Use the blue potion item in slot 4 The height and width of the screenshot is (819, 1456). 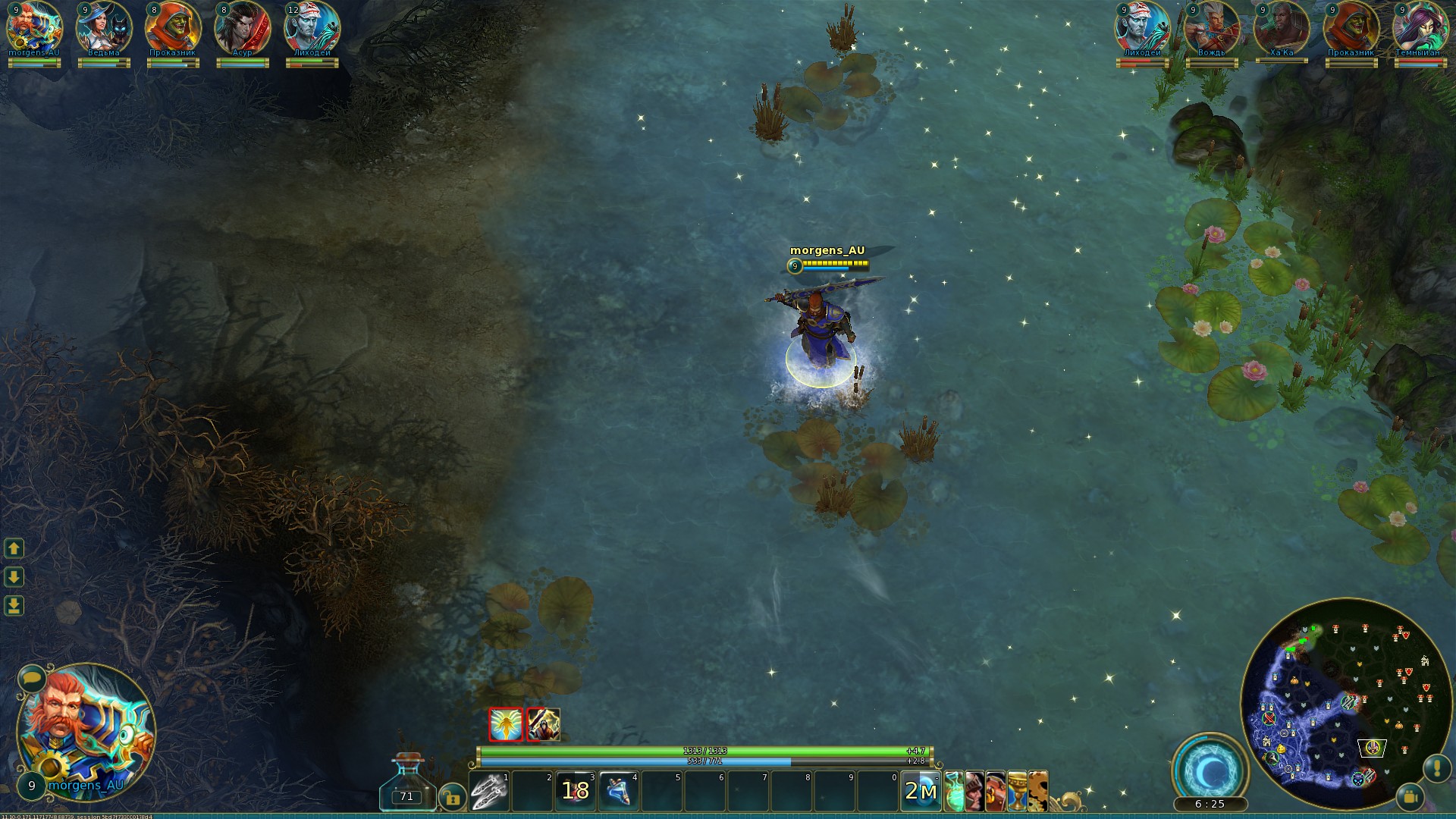click(x=619, y=792)
